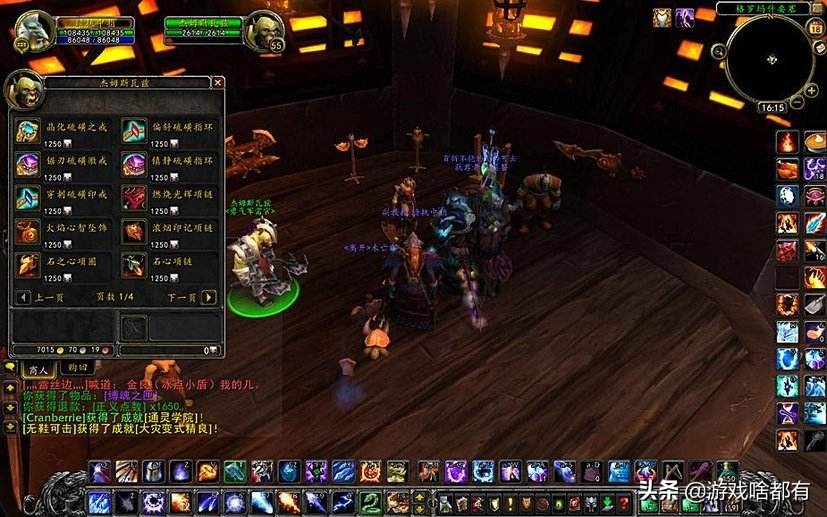Select the player portrait frame
Image resolution: width=827 pixels, height=517 pixels.
(32, 32)
